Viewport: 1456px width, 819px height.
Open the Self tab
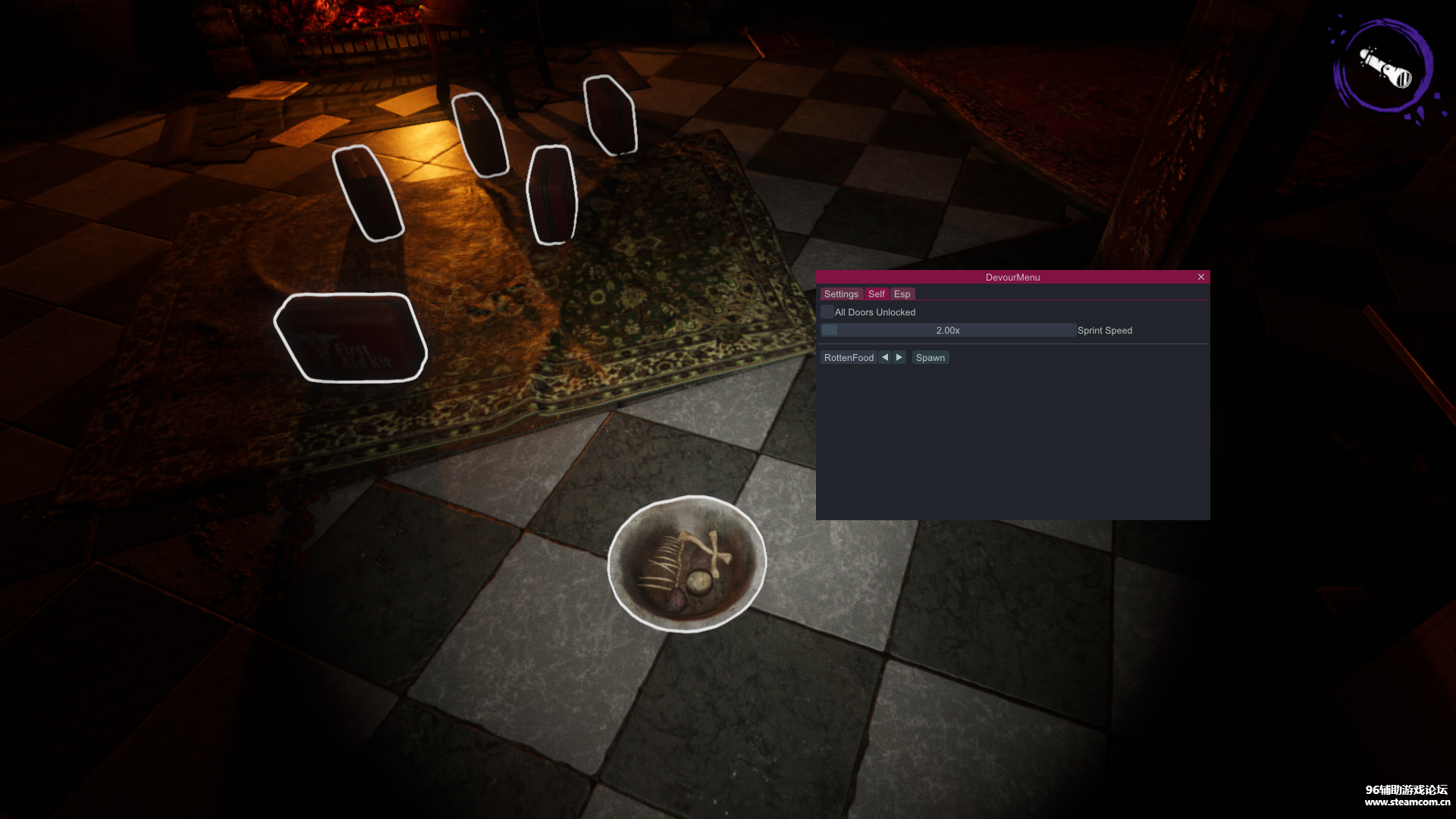(877, 294)
